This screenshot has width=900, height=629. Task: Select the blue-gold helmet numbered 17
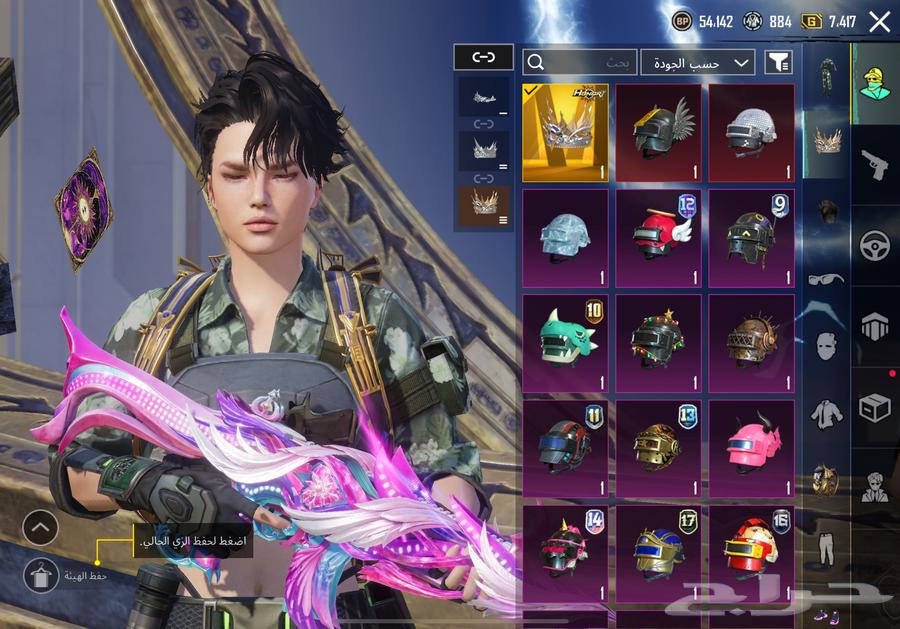tap(658, 553)
